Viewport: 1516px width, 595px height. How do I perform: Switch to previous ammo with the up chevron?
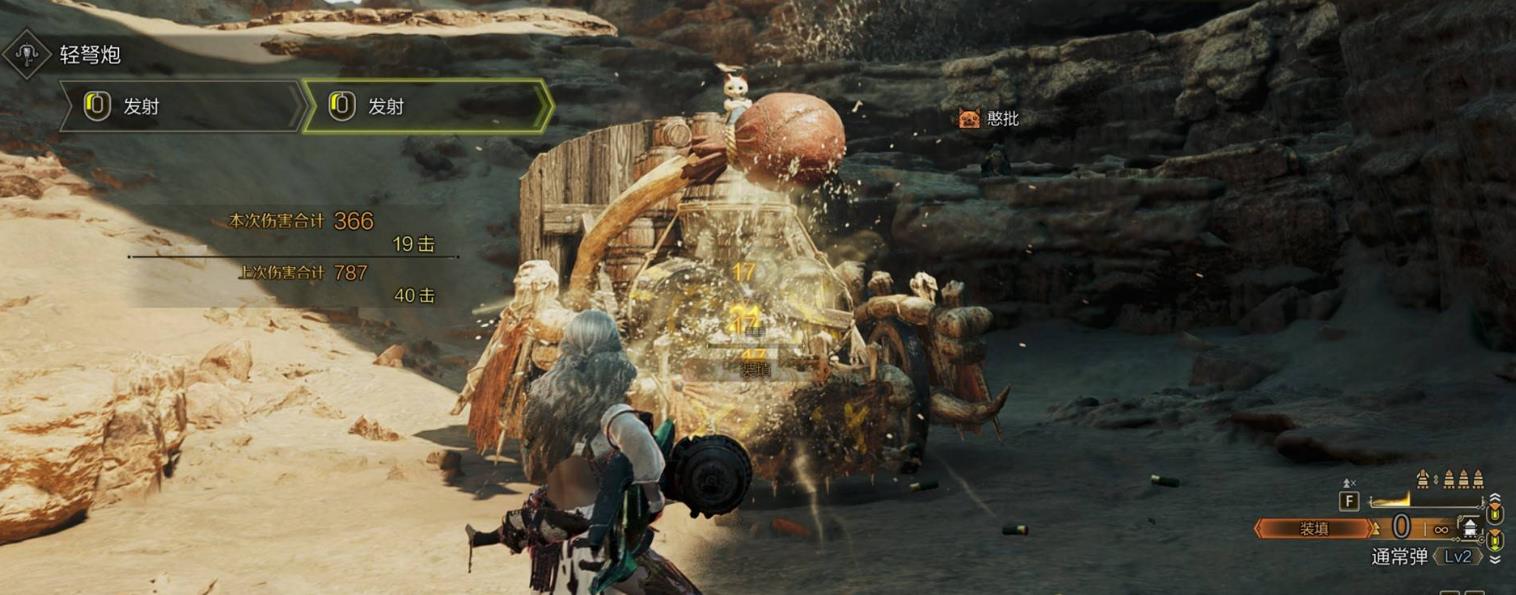tap(1495, 498)
